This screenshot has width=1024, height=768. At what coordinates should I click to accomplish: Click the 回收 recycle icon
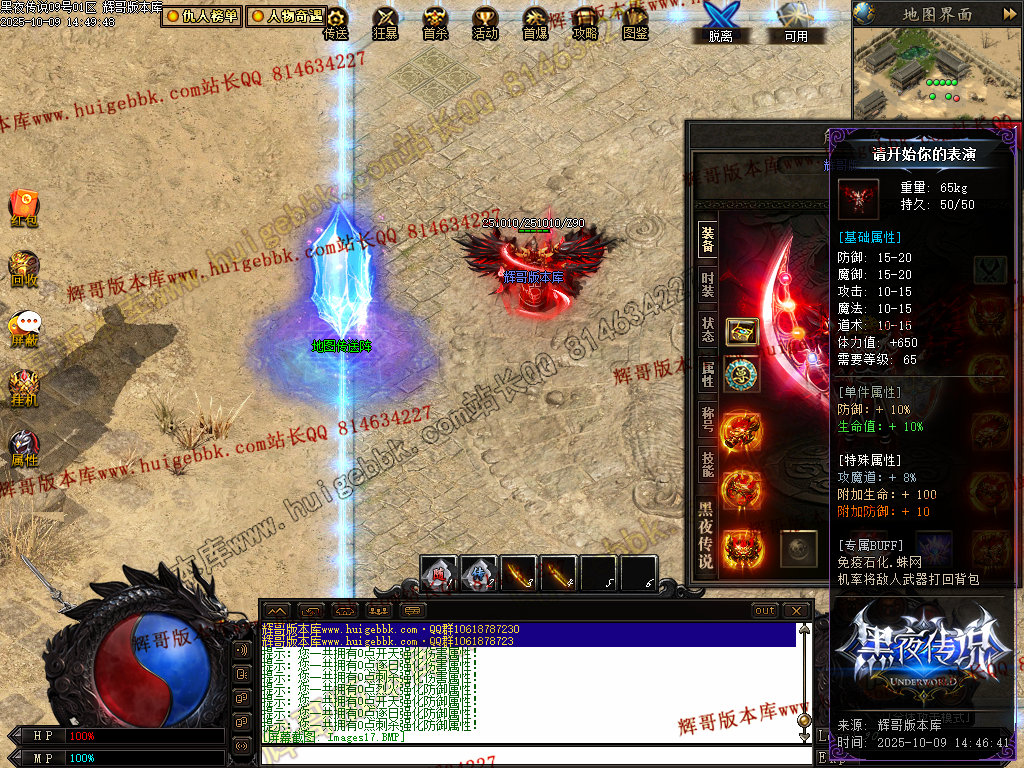(24, 268)
